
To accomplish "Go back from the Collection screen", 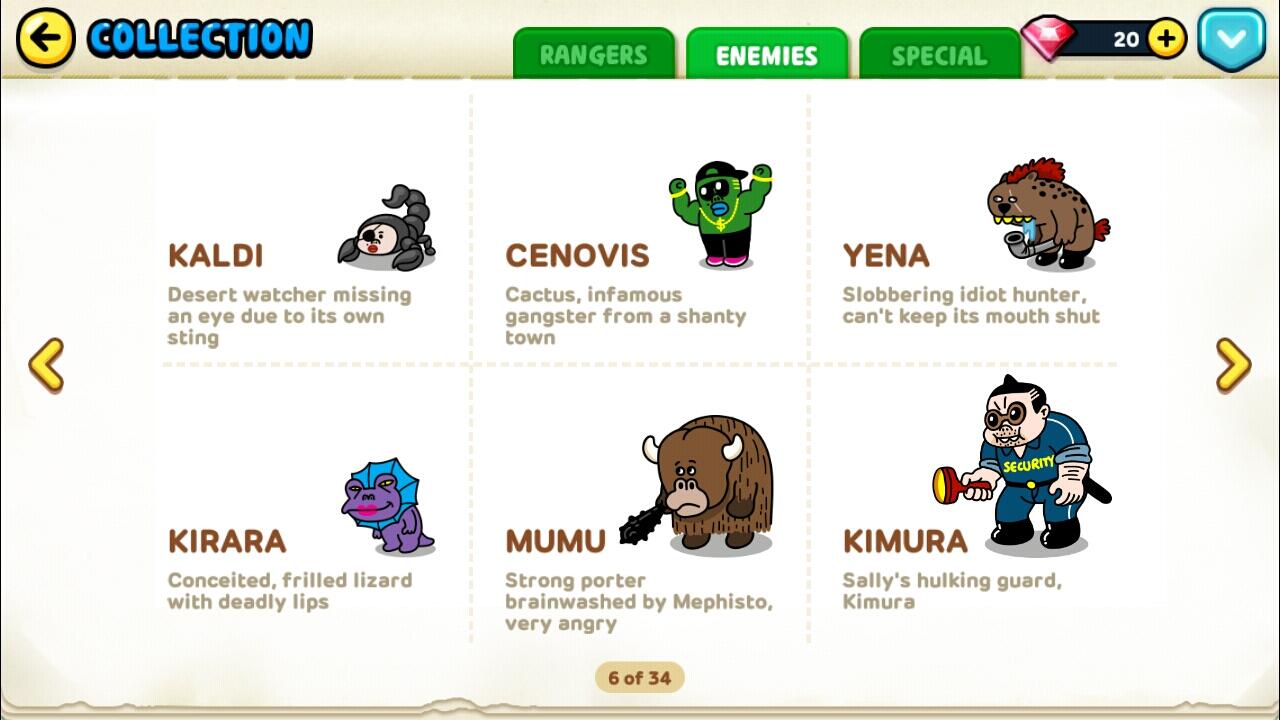I will pyautogui.click(x=45, y=39).
